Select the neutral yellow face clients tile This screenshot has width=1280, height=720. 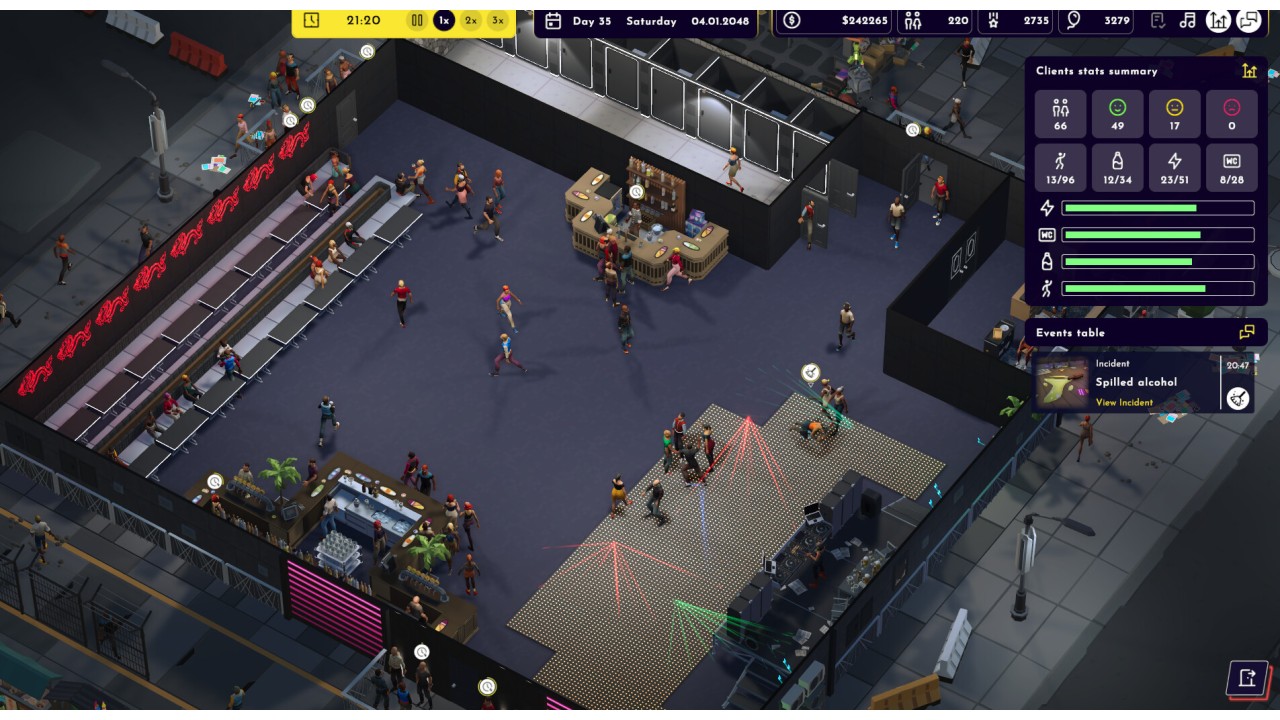click(1175, 114)
